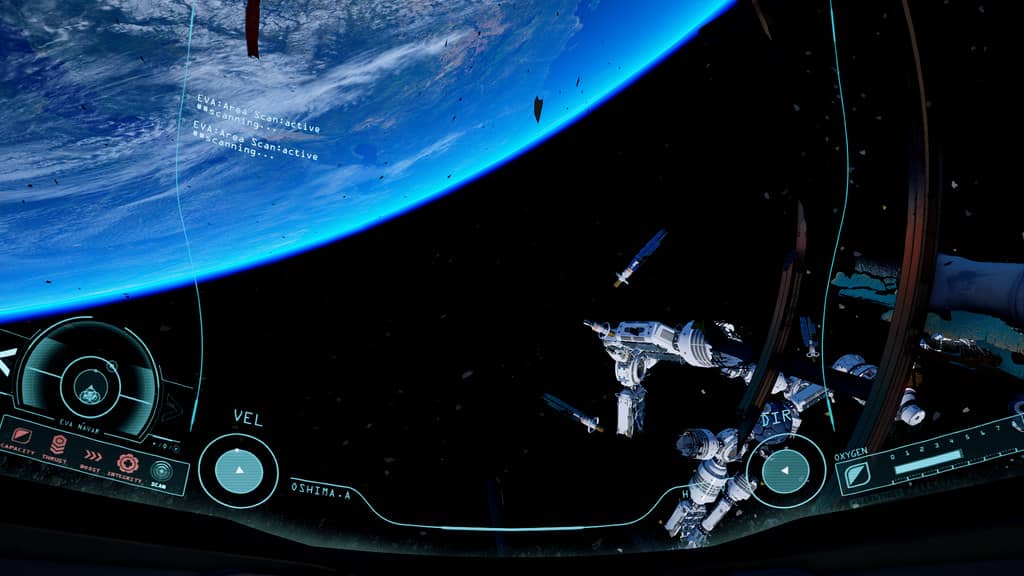Select the Capacity status icon
The image size is (1024, 576).
click(x=21, y=436)
